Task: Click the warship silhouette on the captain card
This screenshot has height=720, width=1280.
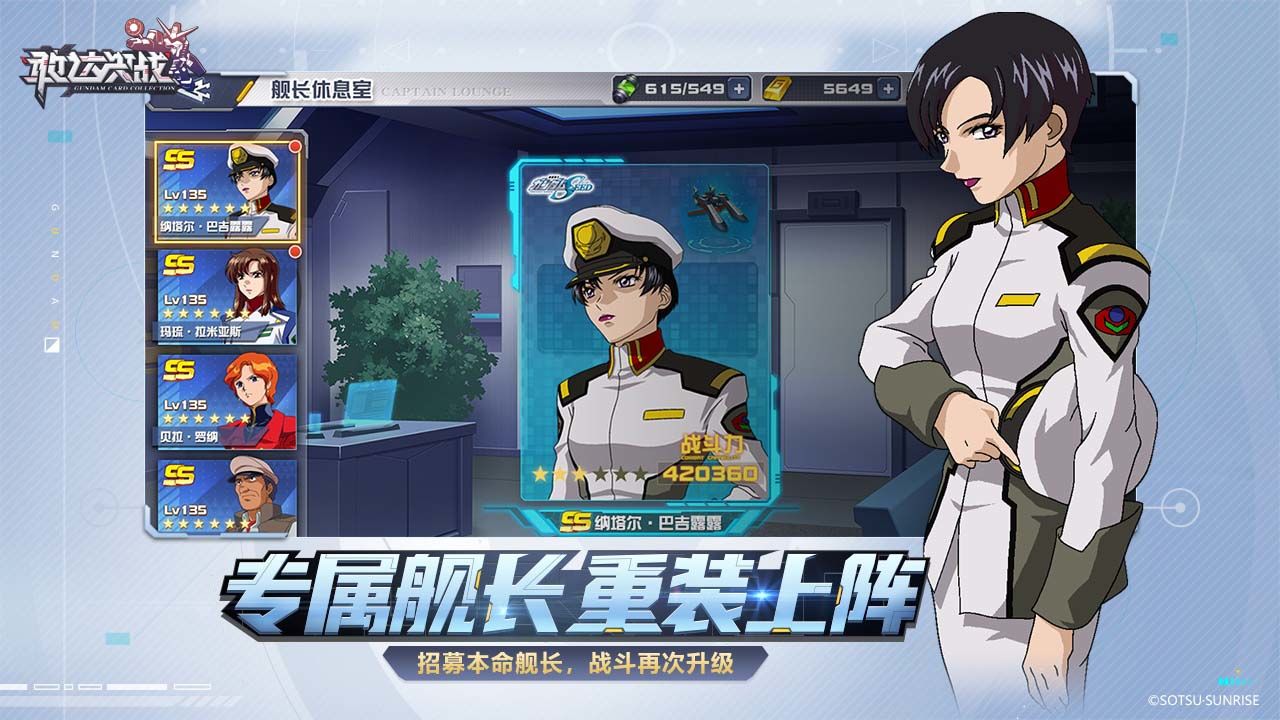Action: point(717,205)
